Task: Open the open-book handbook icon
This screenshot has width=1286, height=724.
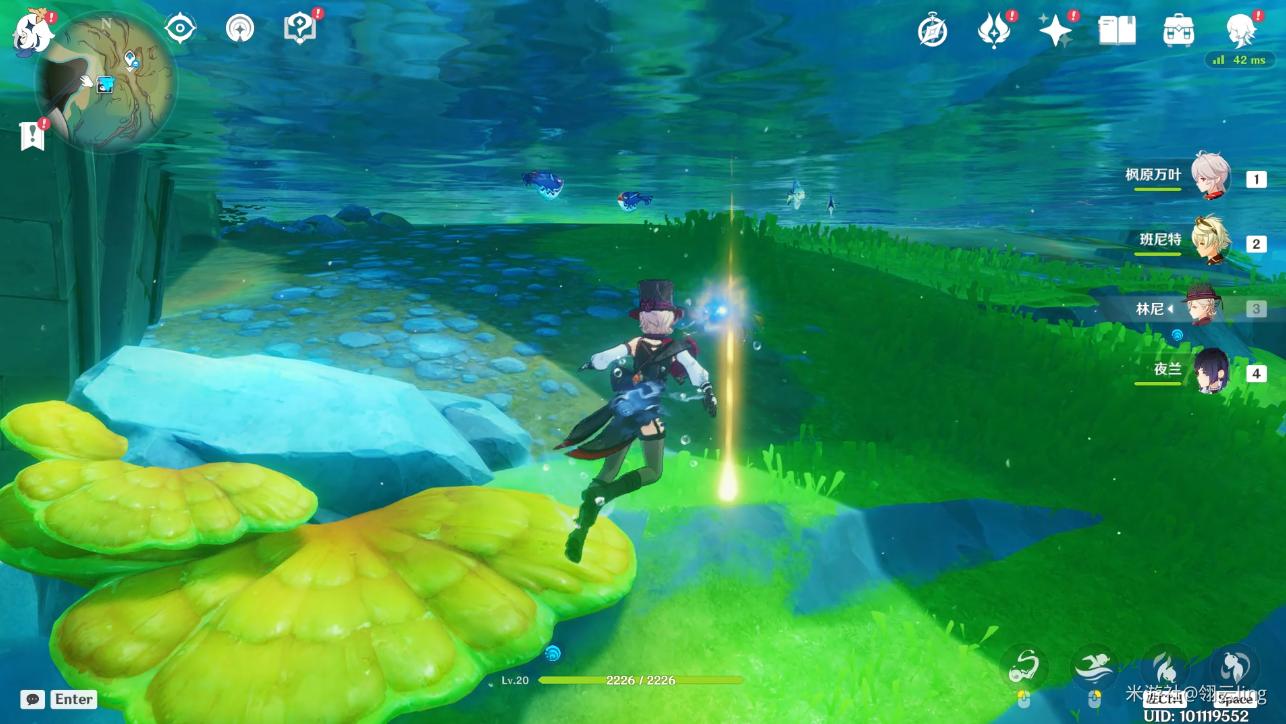Action: click(x=1117, y=31)
